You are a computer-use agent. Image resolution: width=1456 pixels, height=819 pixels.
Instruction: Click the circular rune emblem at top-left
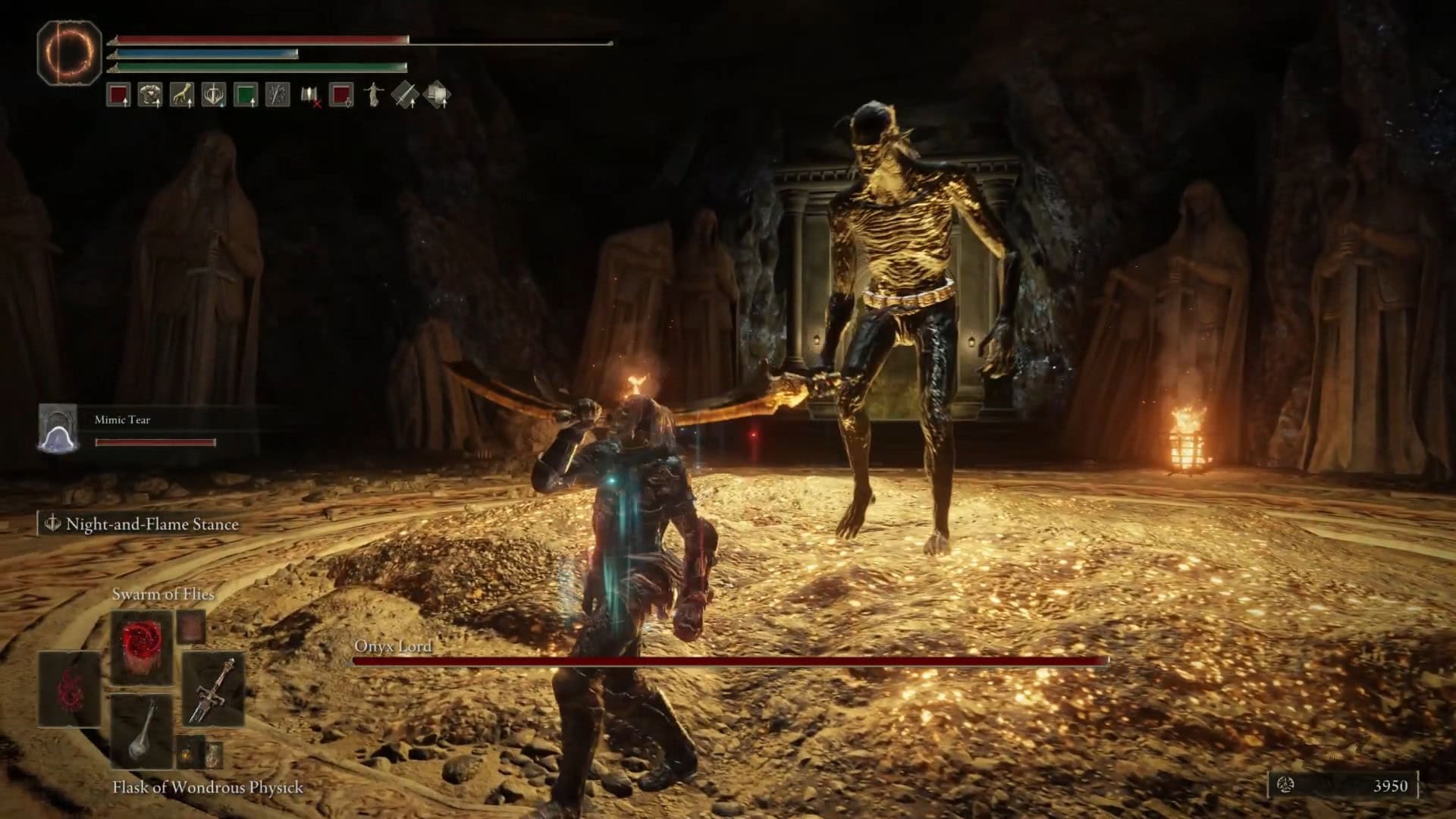[69, 52]
